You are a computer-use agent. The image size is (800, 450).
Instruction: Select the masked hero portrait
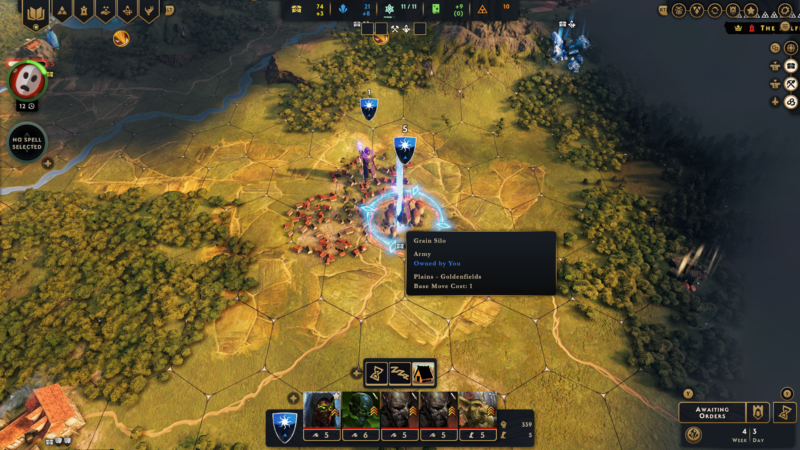(x=26, y=80)
